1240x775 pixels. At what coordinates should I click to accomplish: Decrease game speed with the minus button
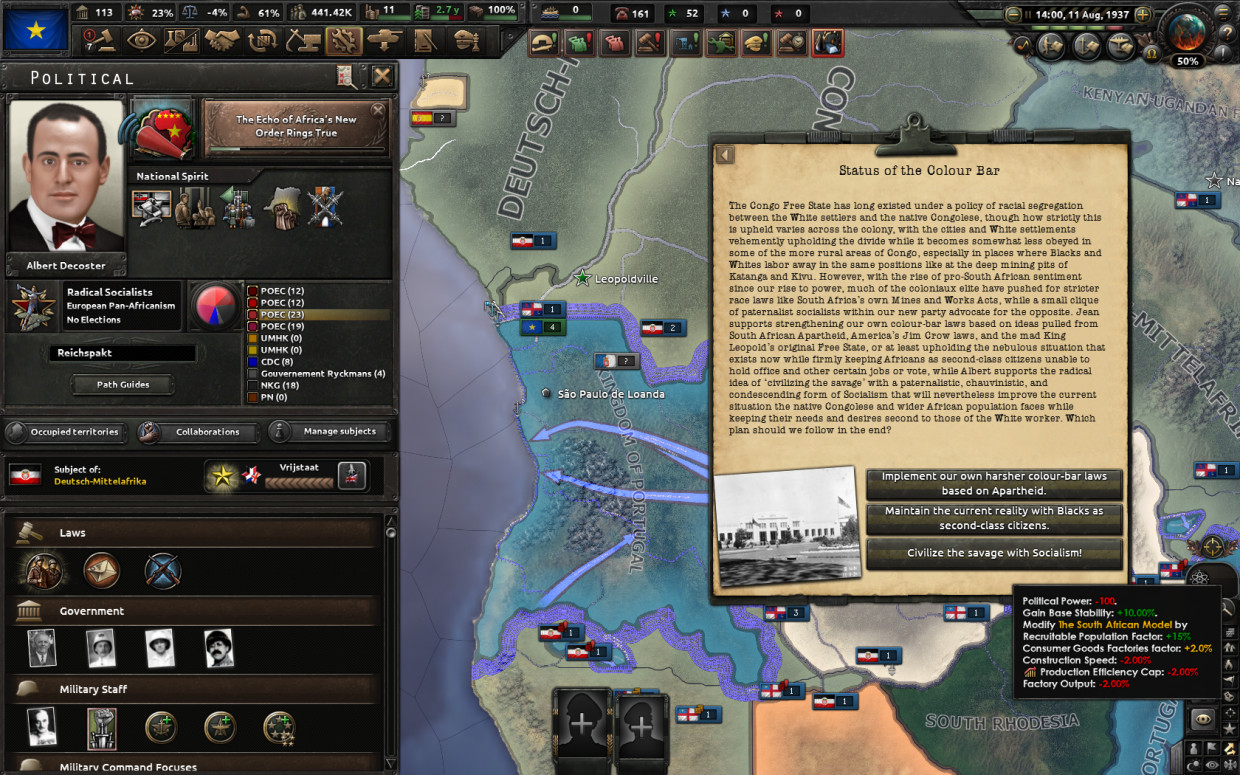tap(1014, 15)
